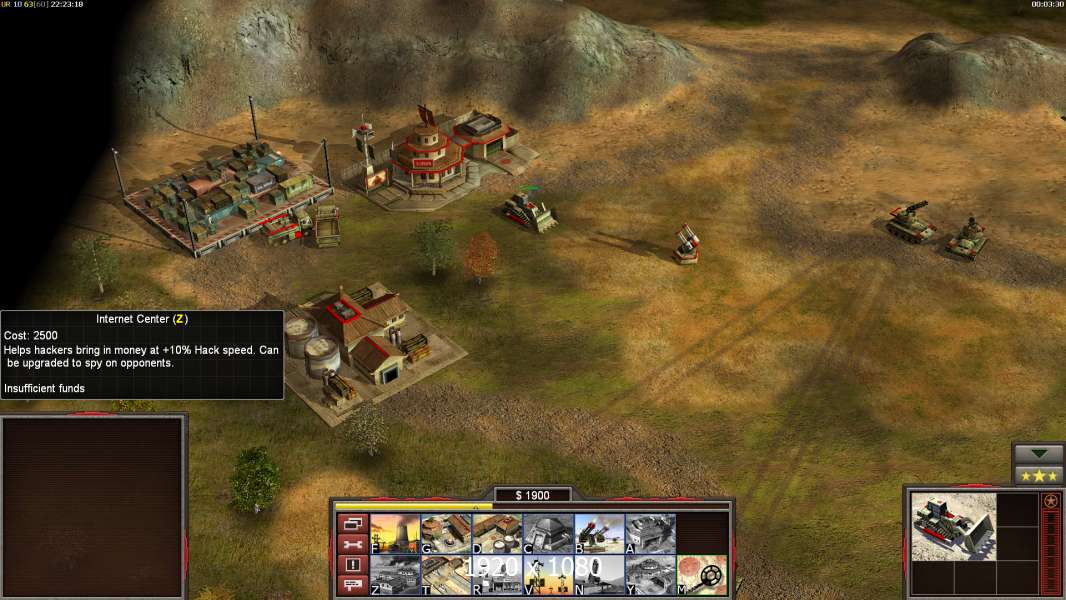The width and height of the screenshot is (1066, 600).
Task: Open the communicator chat button
Action: pyautogui.click(x=351, y=585)
